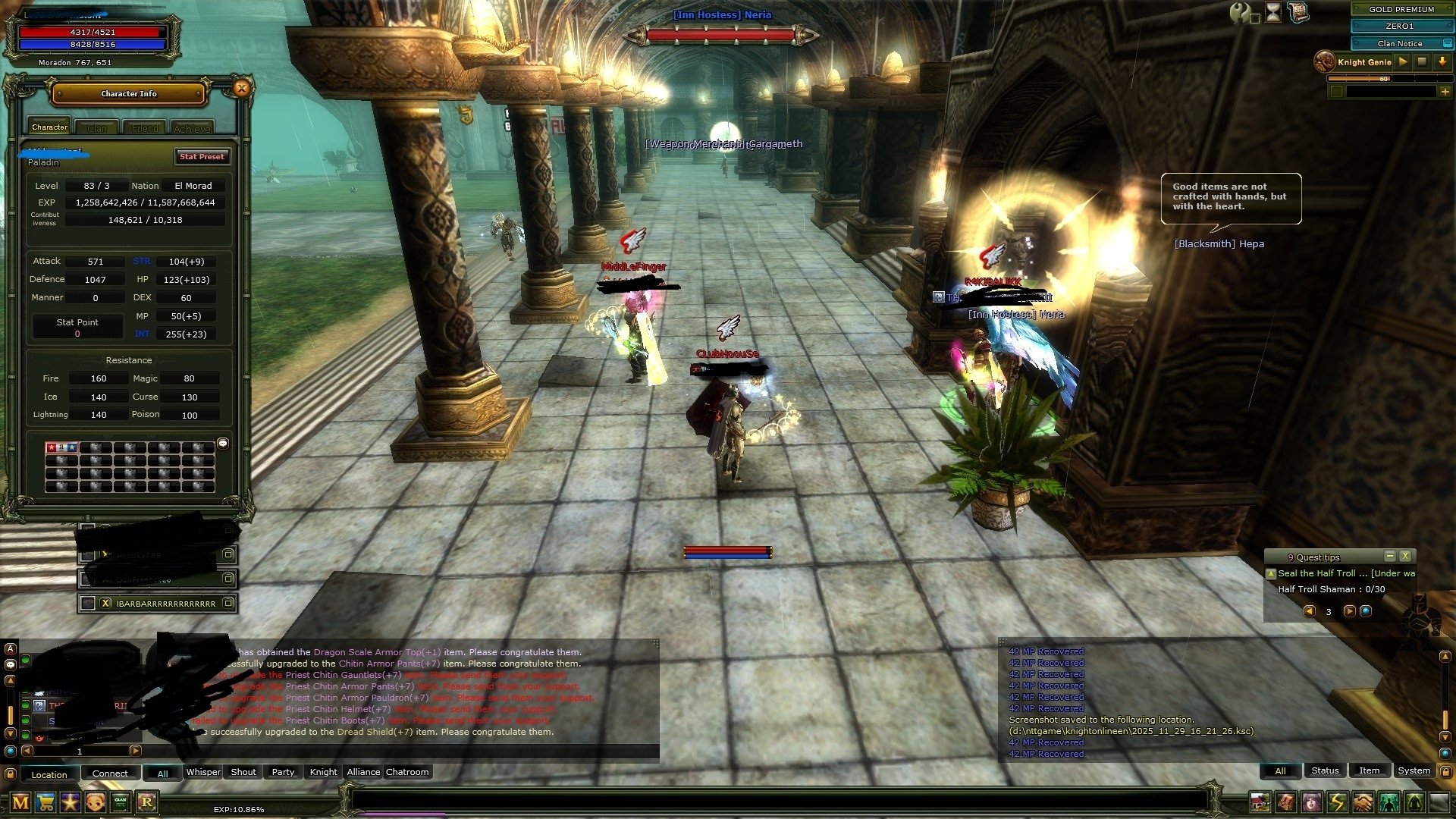Image resolution: width=1456 pixels, height=819 pixels.
Task: Show the Achieve tab
Action: (192, 128)
